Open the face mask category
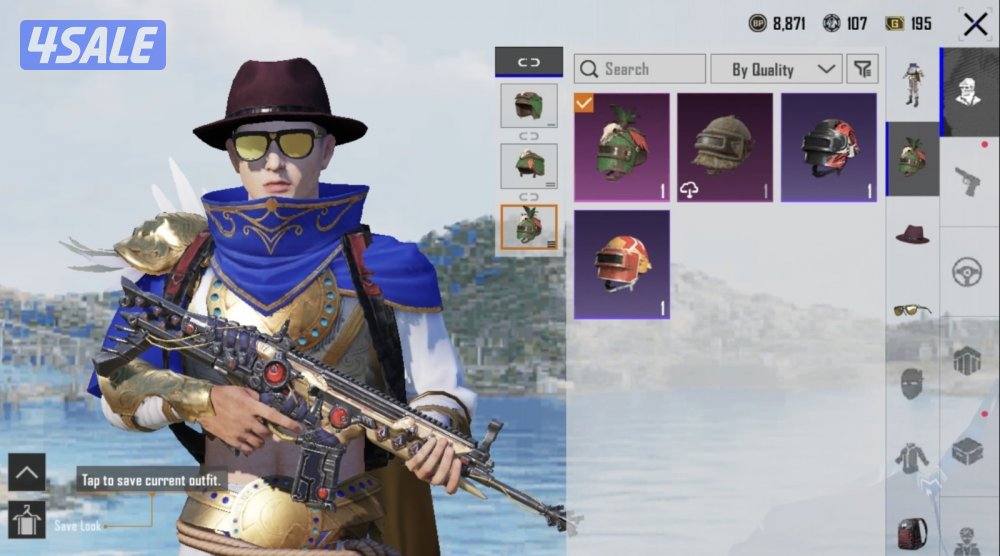 [x=912, y=384]
